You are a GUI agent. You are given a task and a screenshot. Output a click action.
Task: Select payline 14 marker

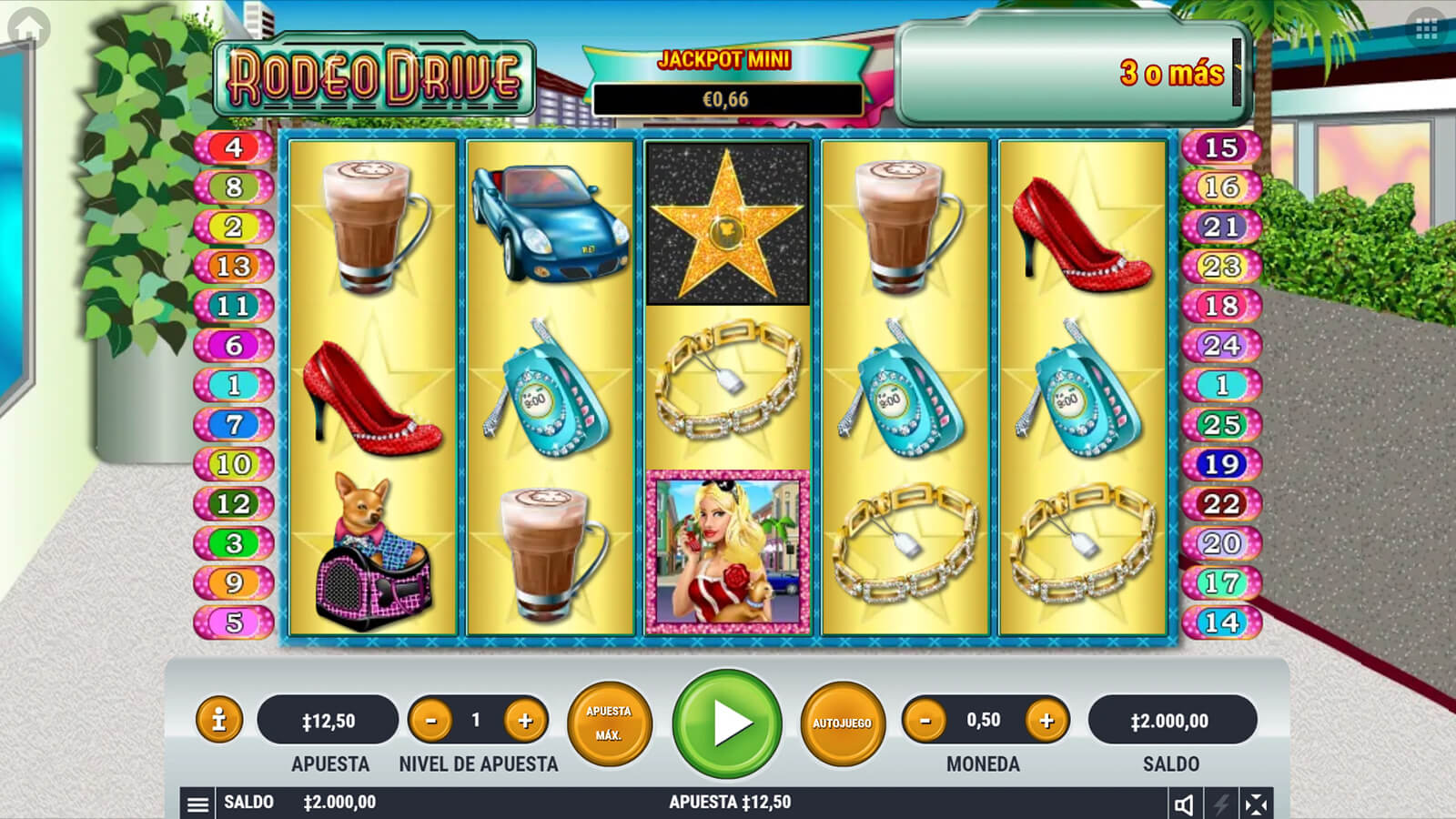[1220, 622]
